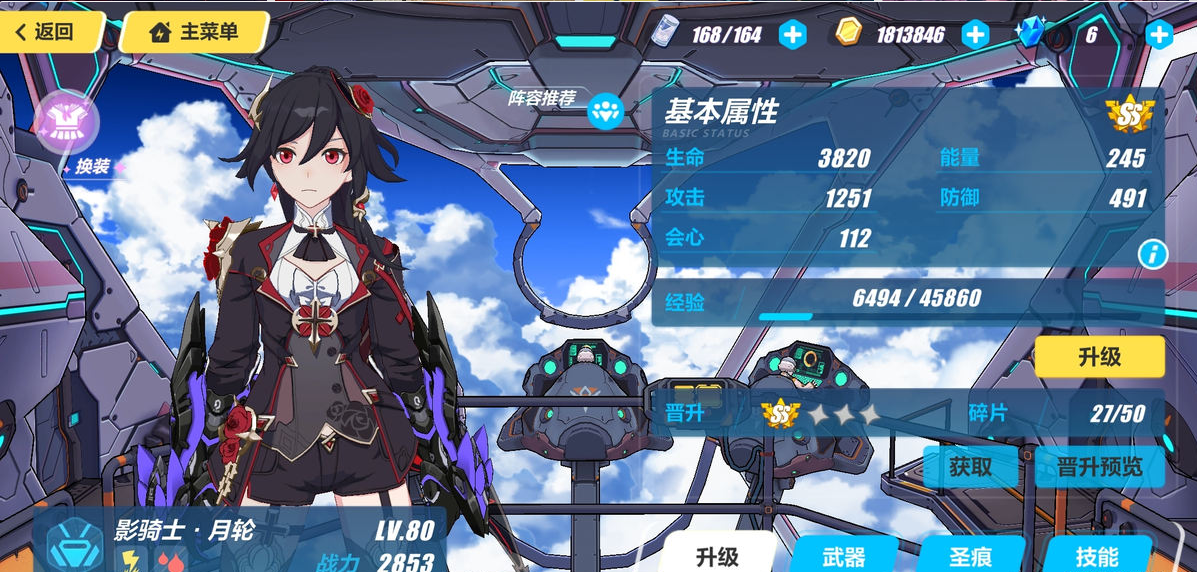Image resolution: width=1197 pixels, height=572 pixels.
Task: Switch to the 武器 weapon tab
Action: tap(843, 556)
